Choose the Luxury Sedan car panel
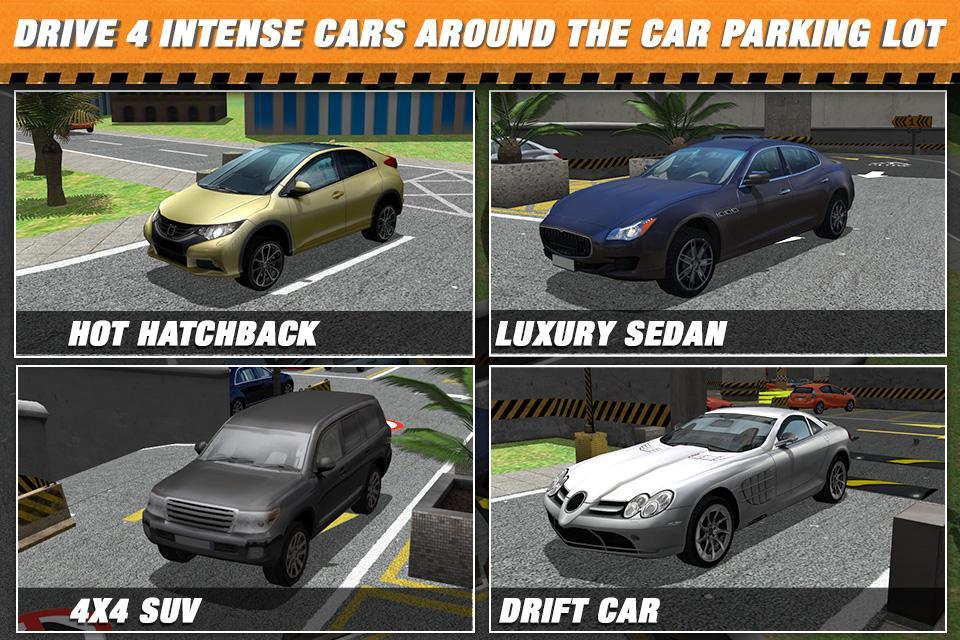Screen dimensions: 960x640 (717, 222)
